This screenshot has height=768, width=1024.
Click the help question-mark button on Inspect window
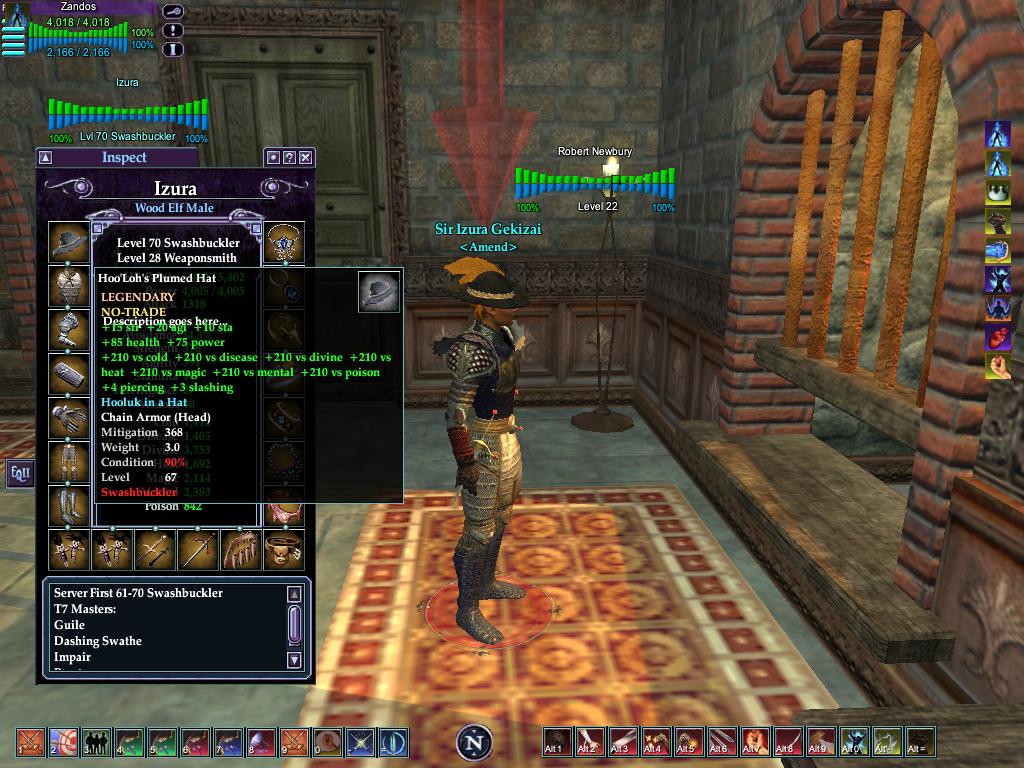pos(289,158)
